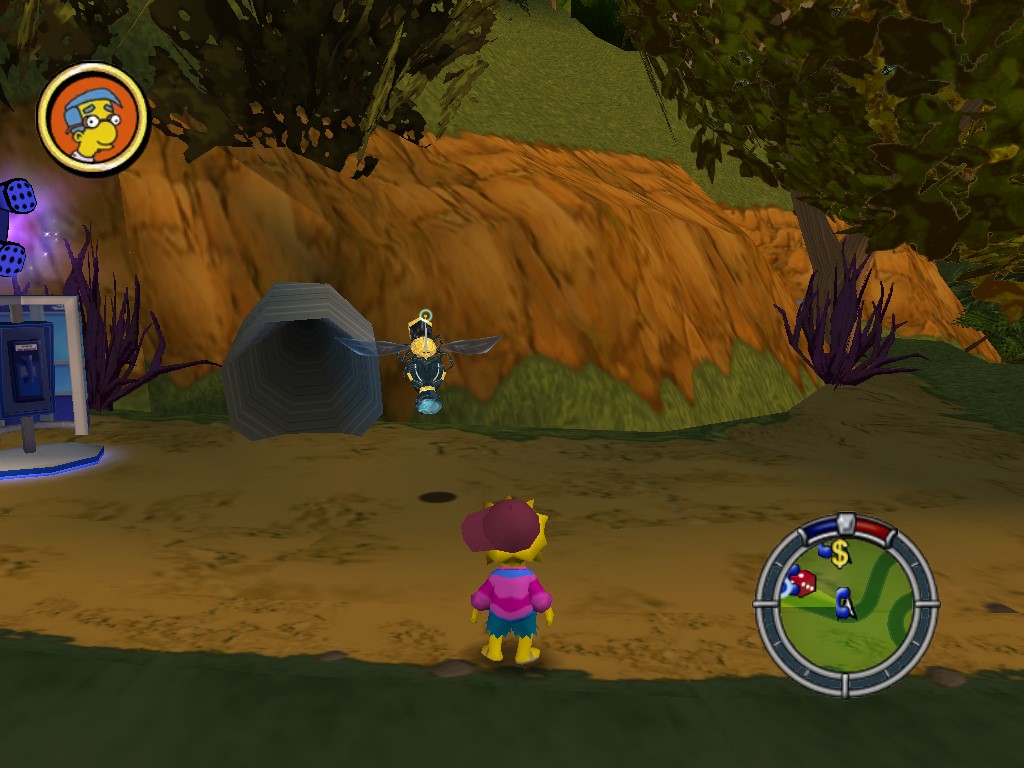Open the circular radar minimap
Screen dimensions: 1024x768
coord(846,606)
